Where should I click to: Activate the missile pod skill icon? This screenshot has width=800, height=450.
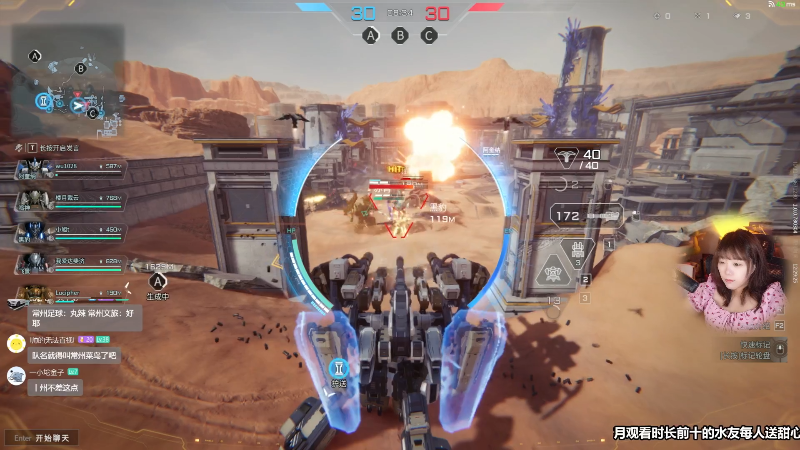pyautogui.click(x=577, y=249)
